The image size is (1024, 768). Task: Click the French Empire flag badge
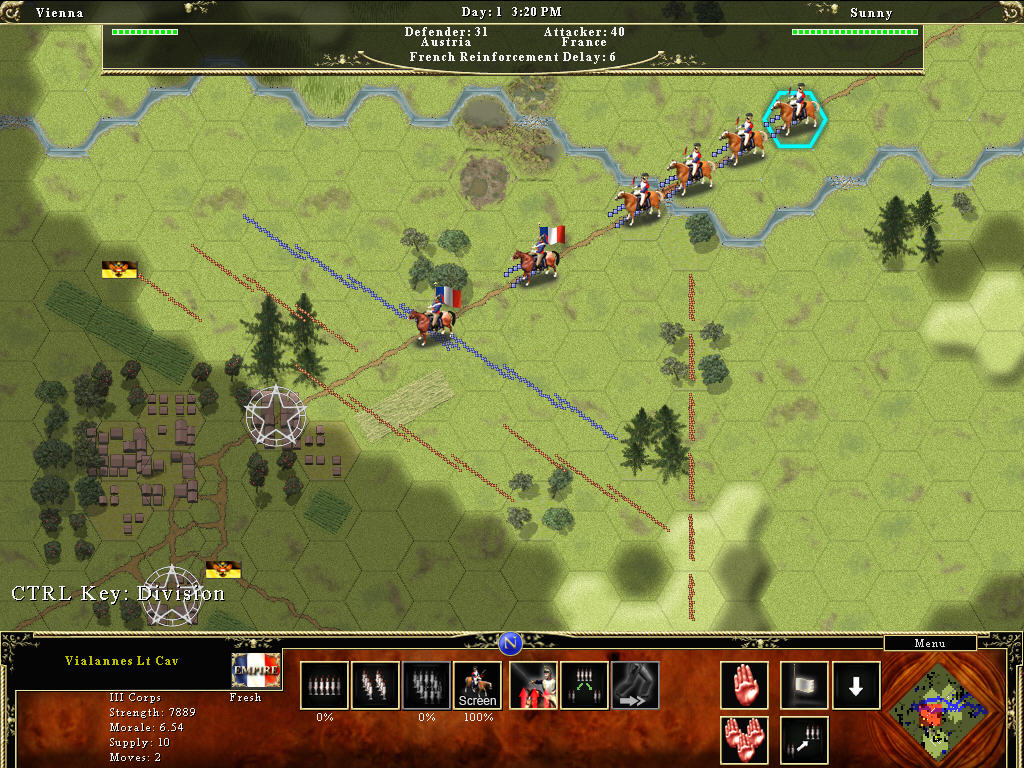pyautogui.click(x=255, y=670)
